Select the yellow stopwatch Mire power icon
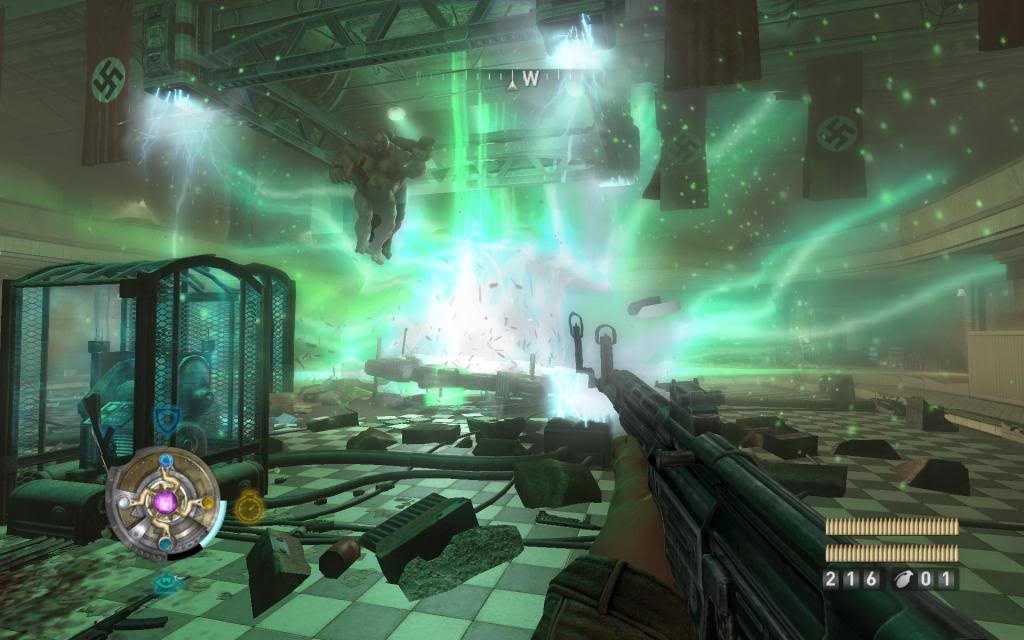1024x640 pixels. coord(250,507)
